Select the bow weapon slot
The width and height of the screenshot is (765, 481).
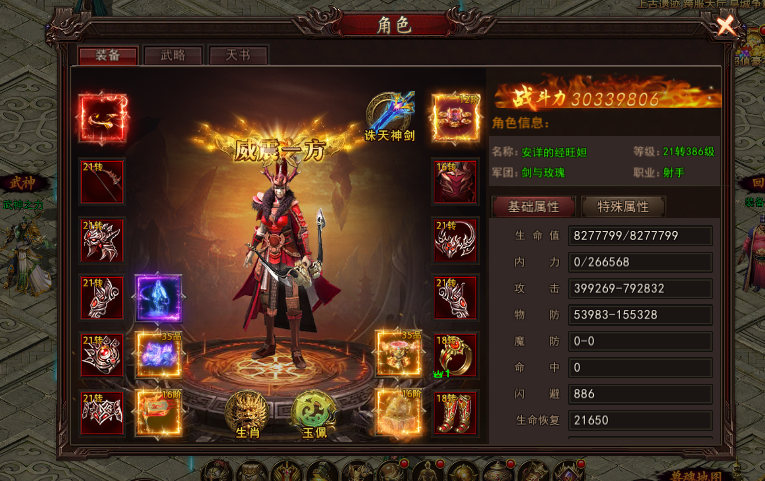coord(102,181)
